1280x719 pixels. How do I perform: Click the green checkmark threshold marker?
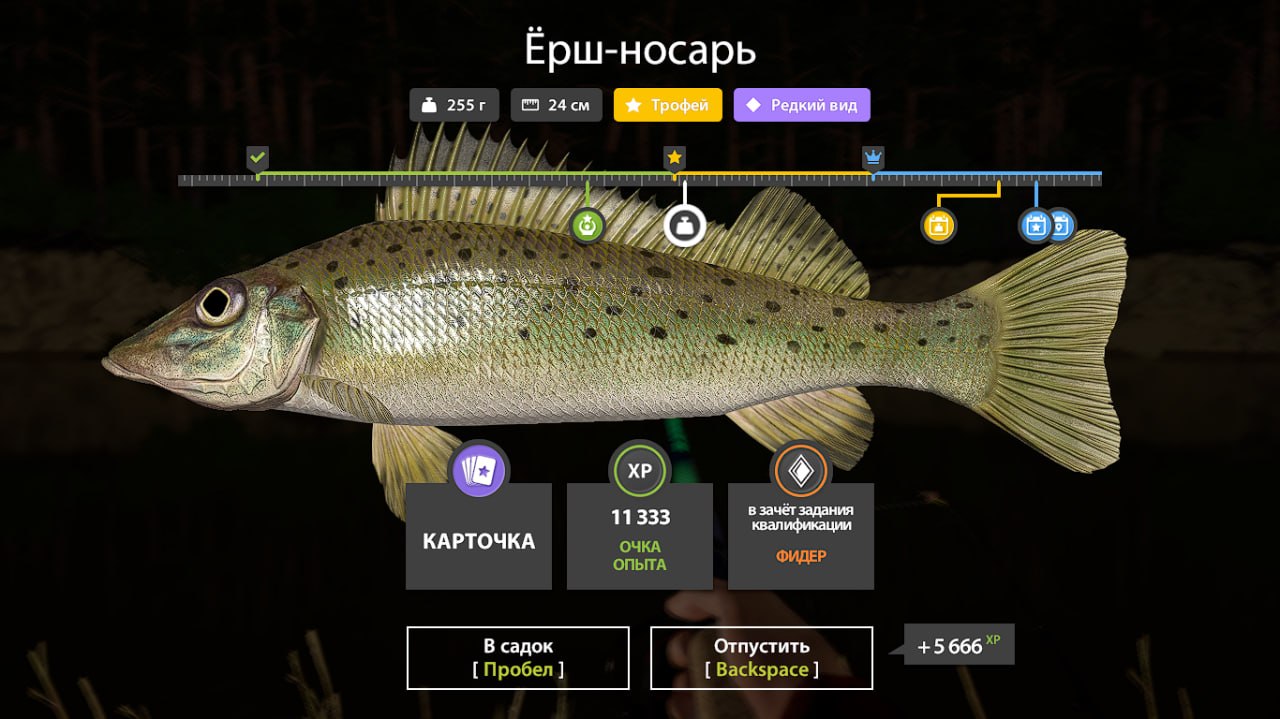click(258, 158)
